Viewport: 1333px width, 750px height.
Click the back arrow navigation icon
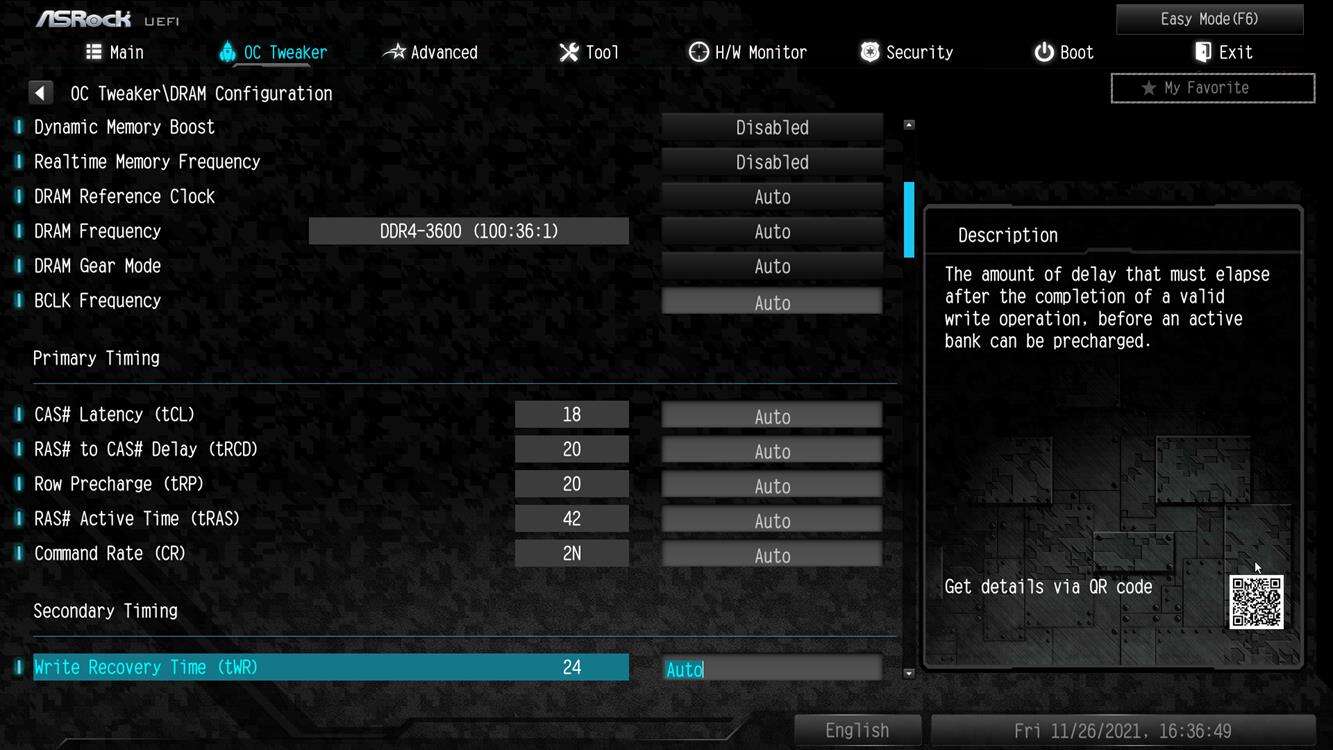pos(40,91)
